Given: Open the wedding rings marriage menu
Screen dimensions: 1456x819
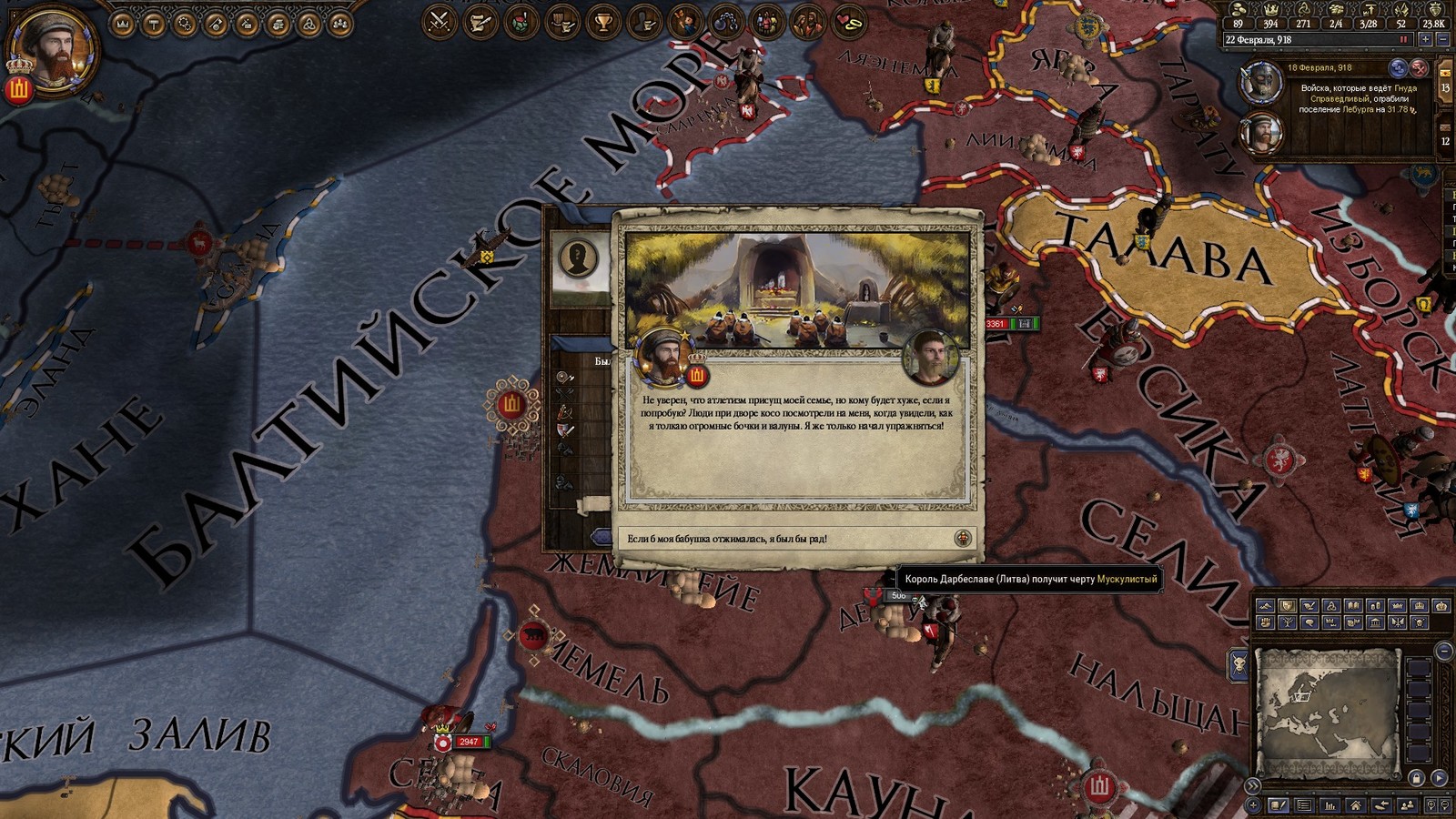Looking at the screenshot, I should pyautogui.click(x=849, y=21).
